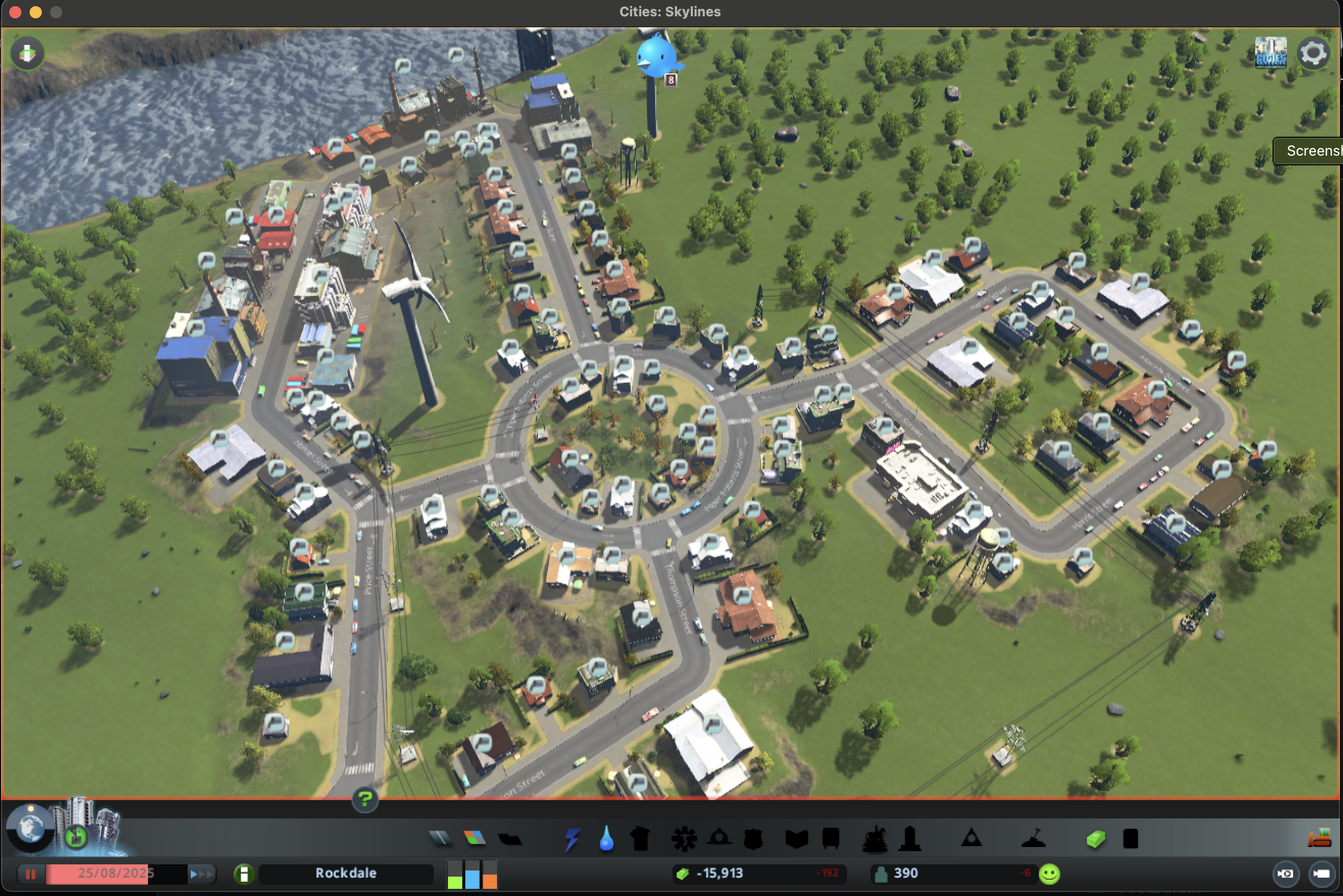Open the city info button beside Rockdale
Viewport: 1343px width, 896px height.
tap(244, 874)
